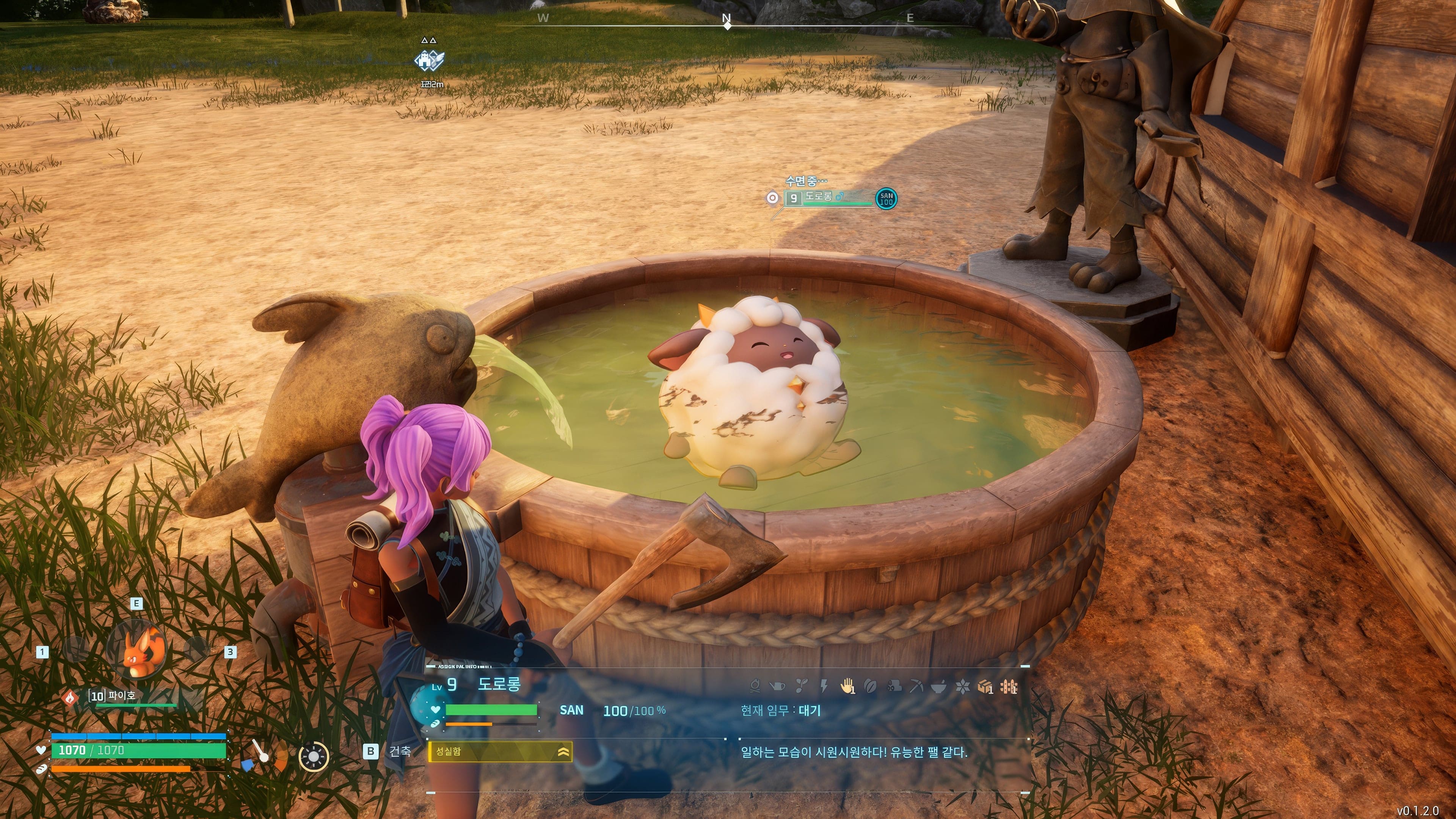1456x819 pixels.
Task: Click the day-night sun clock icon
Action: pos(314,756)
